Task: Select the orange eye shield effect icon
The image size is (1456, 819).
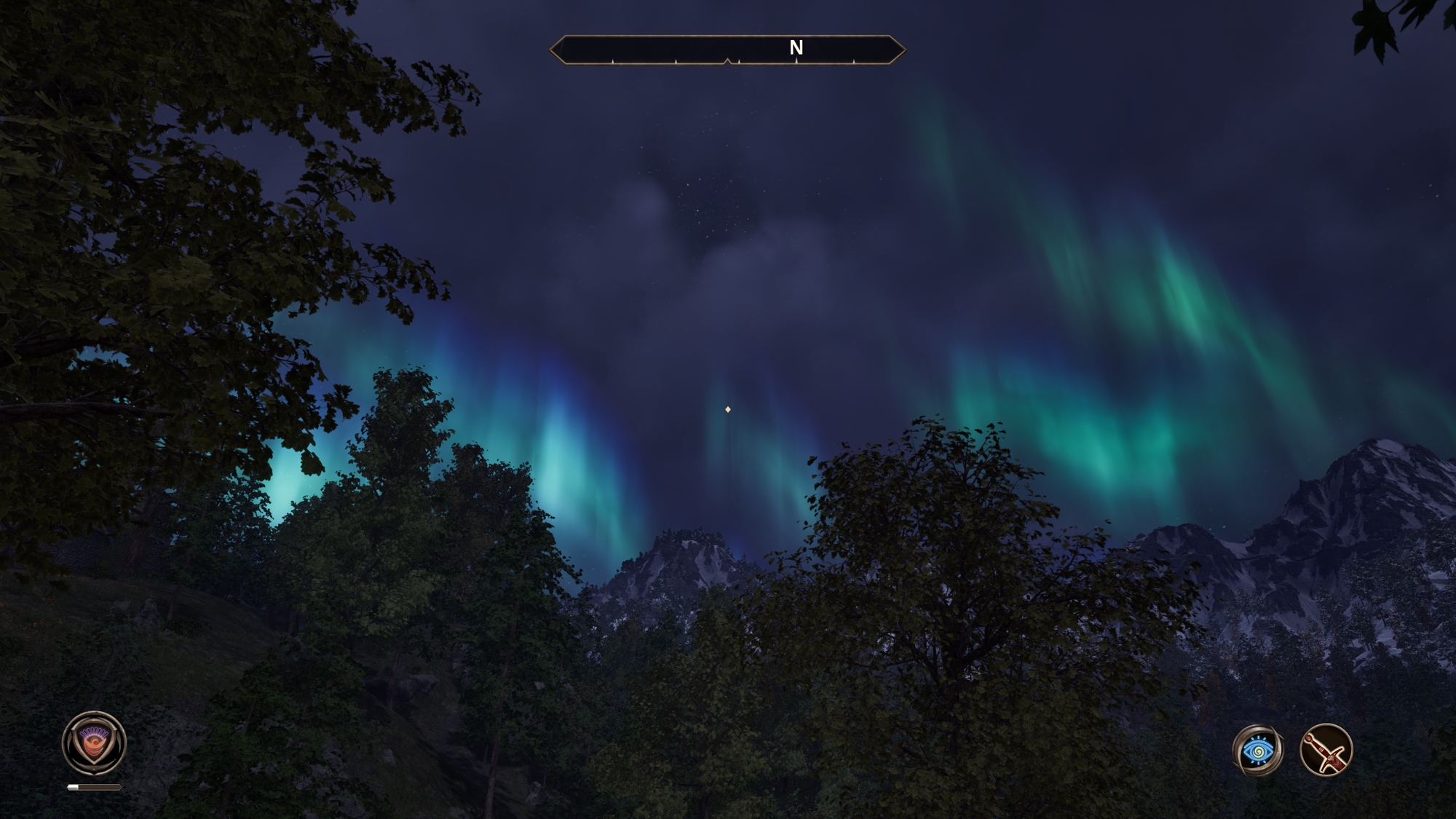Action: [94, 743]
